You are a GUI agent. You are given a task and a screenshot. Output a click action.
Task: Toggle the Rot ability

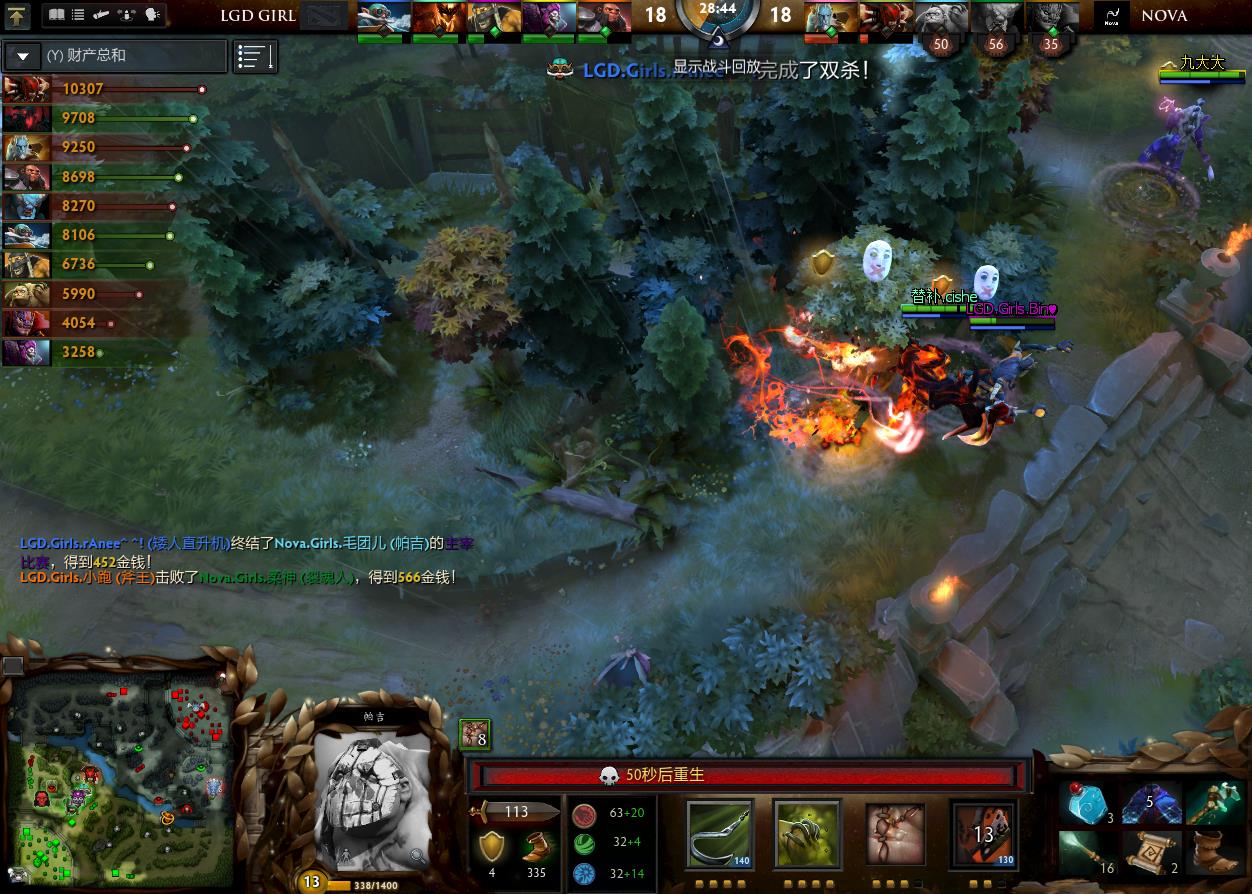(807, 833)
